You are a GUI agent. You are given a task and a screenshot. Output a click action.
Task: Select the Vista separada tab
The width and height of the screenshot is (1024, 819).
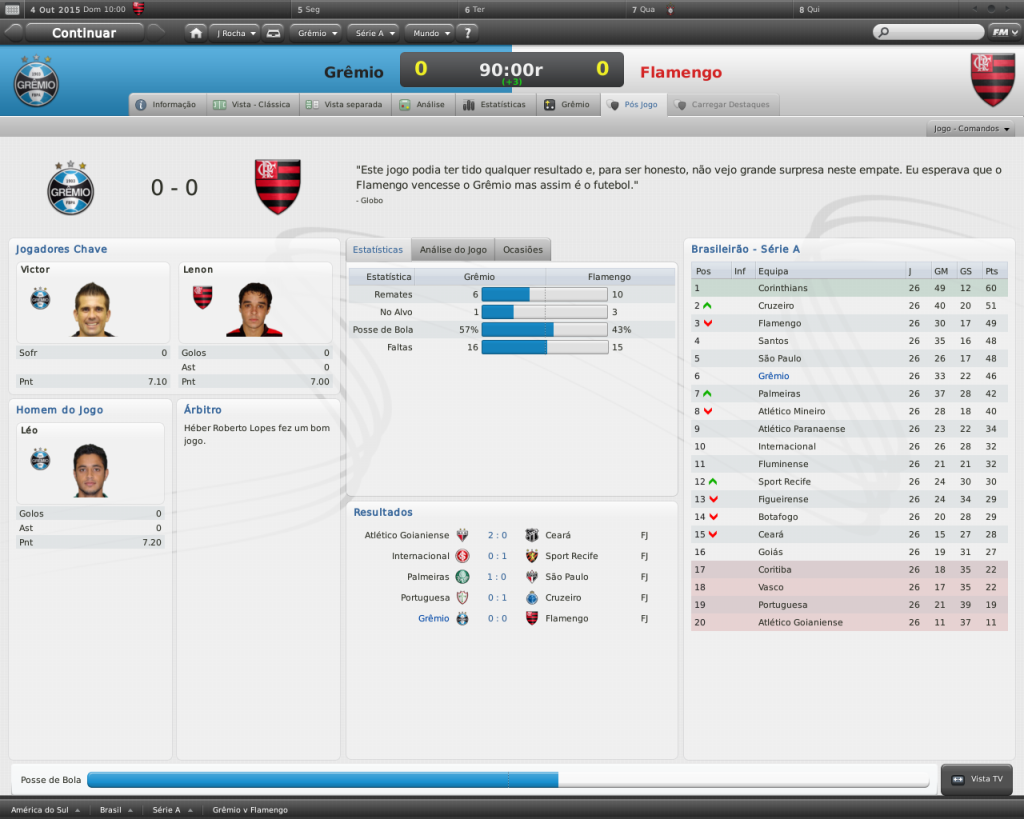345,104
